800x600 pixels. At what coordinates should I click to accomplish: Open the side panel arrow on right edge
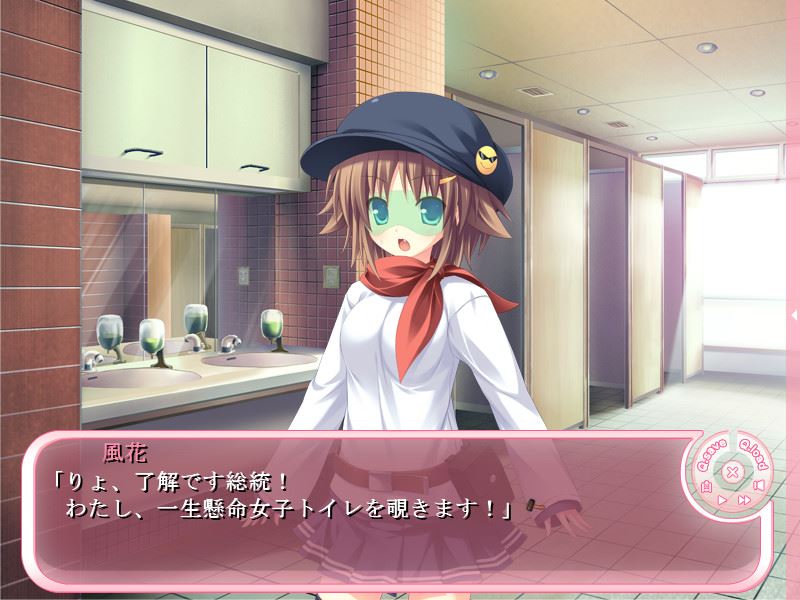coord(794,315)
